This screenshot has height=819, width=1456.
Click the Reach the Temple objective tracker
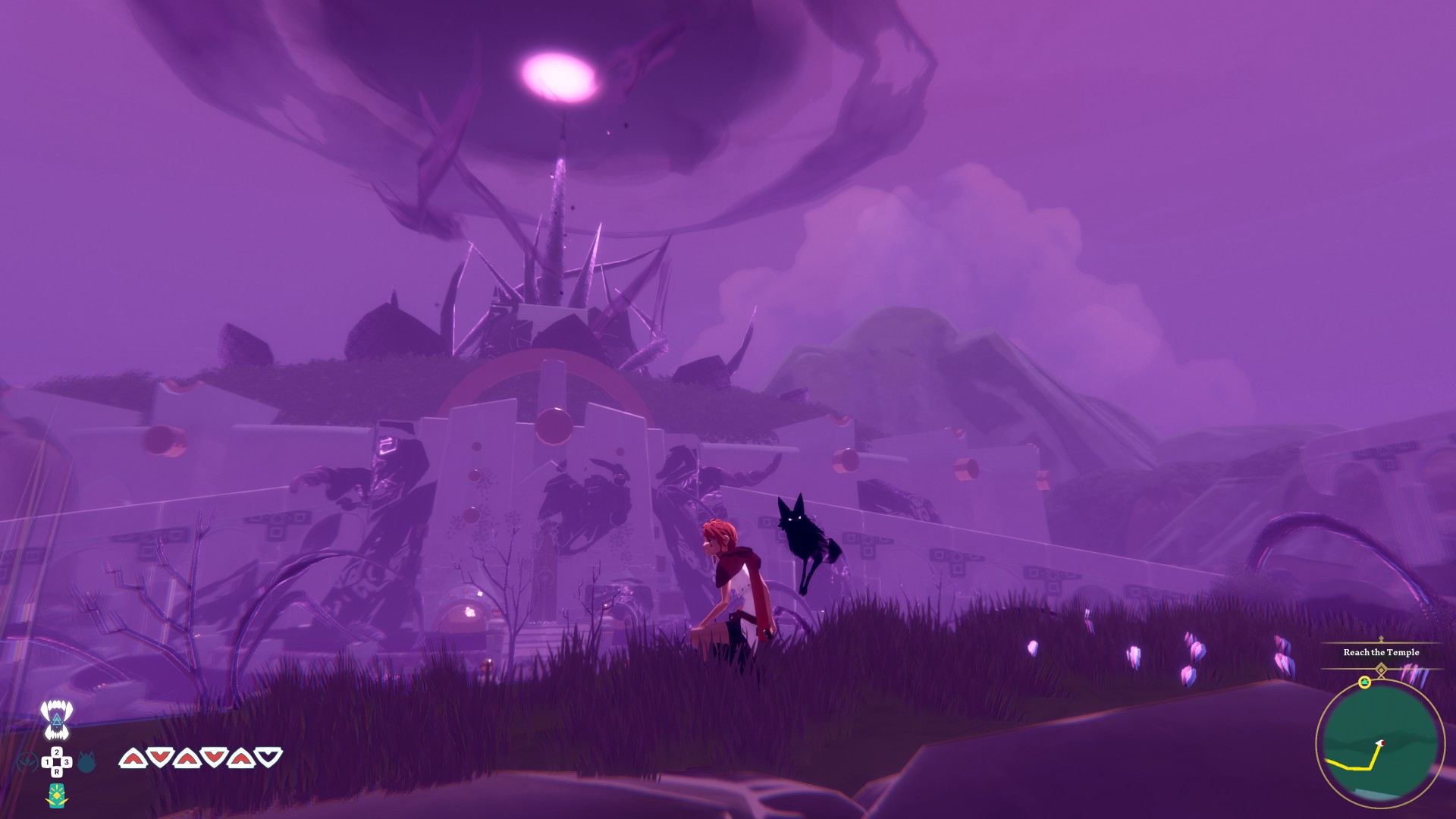click(x=1381, y=652)
